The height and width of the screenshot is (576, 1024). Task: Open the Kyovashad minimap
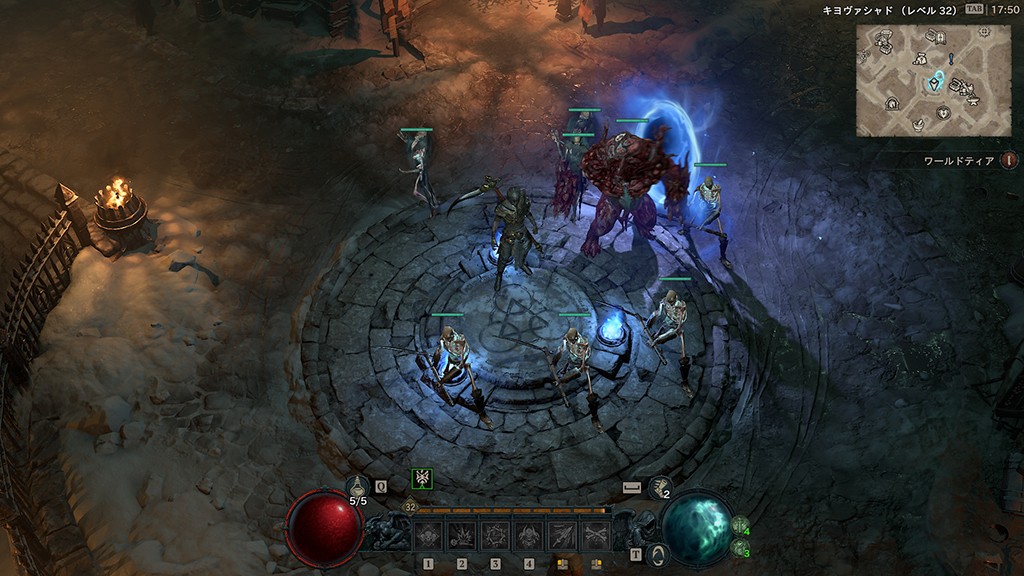[920, 80]
